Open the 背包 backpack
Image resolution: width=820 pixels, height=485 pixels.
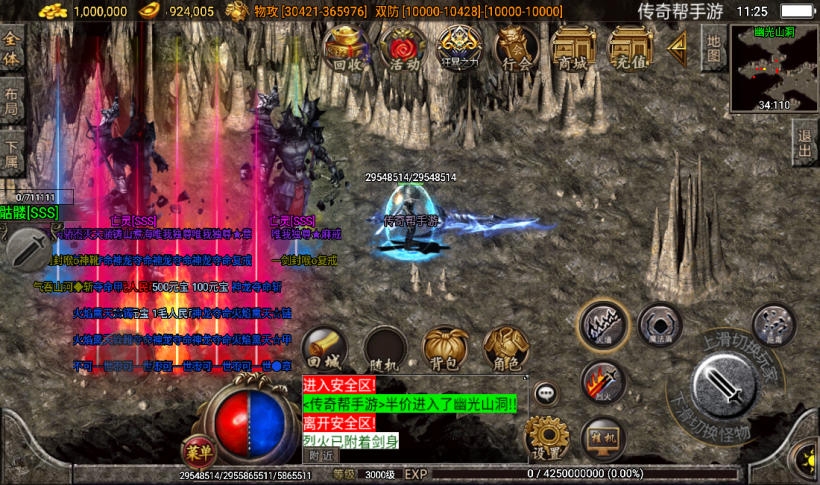pos(445,347)
